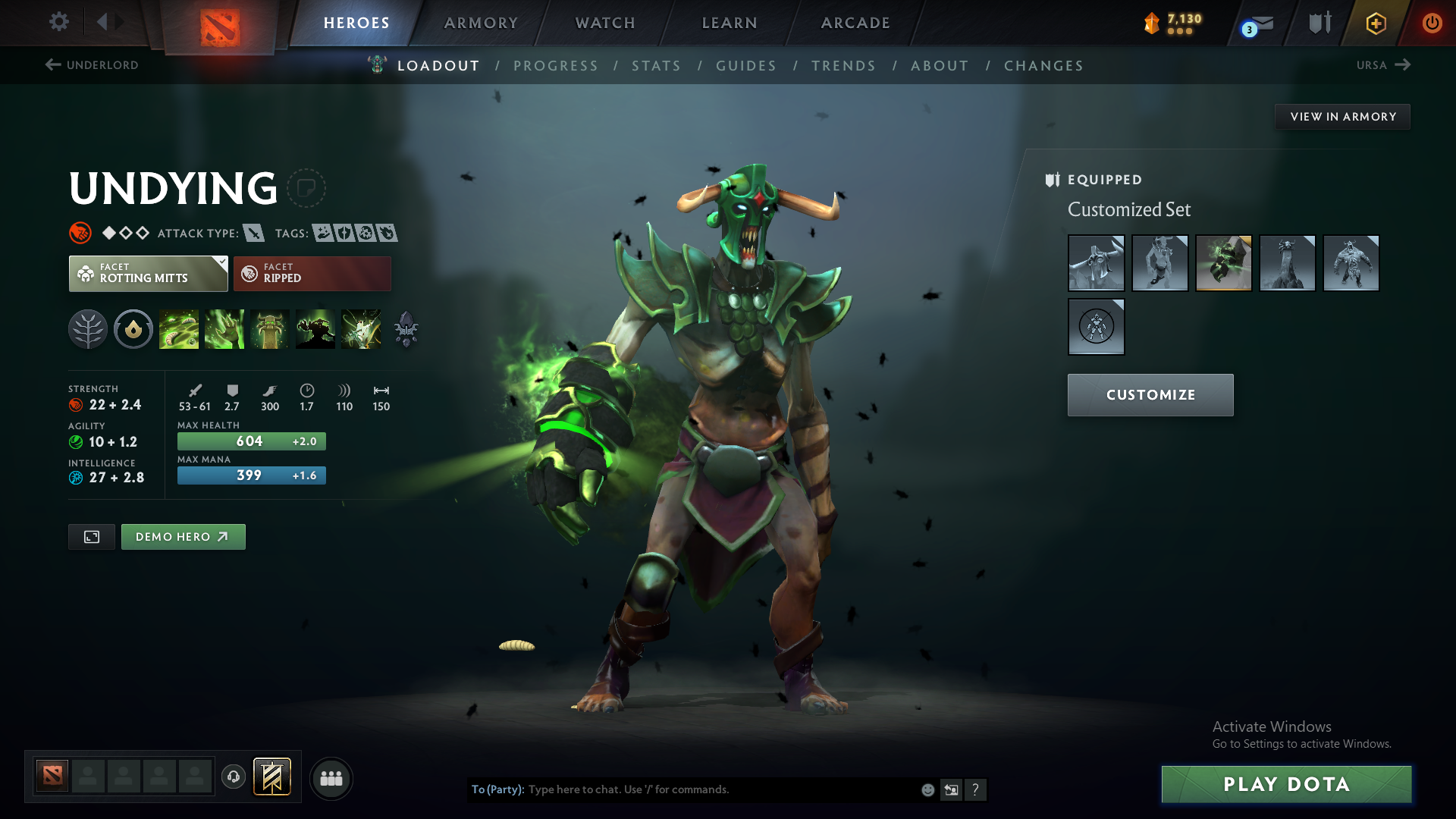Select the Flesh Golem ultimate icon
This screenshot has width=1456, height=819.
[315, 328]
